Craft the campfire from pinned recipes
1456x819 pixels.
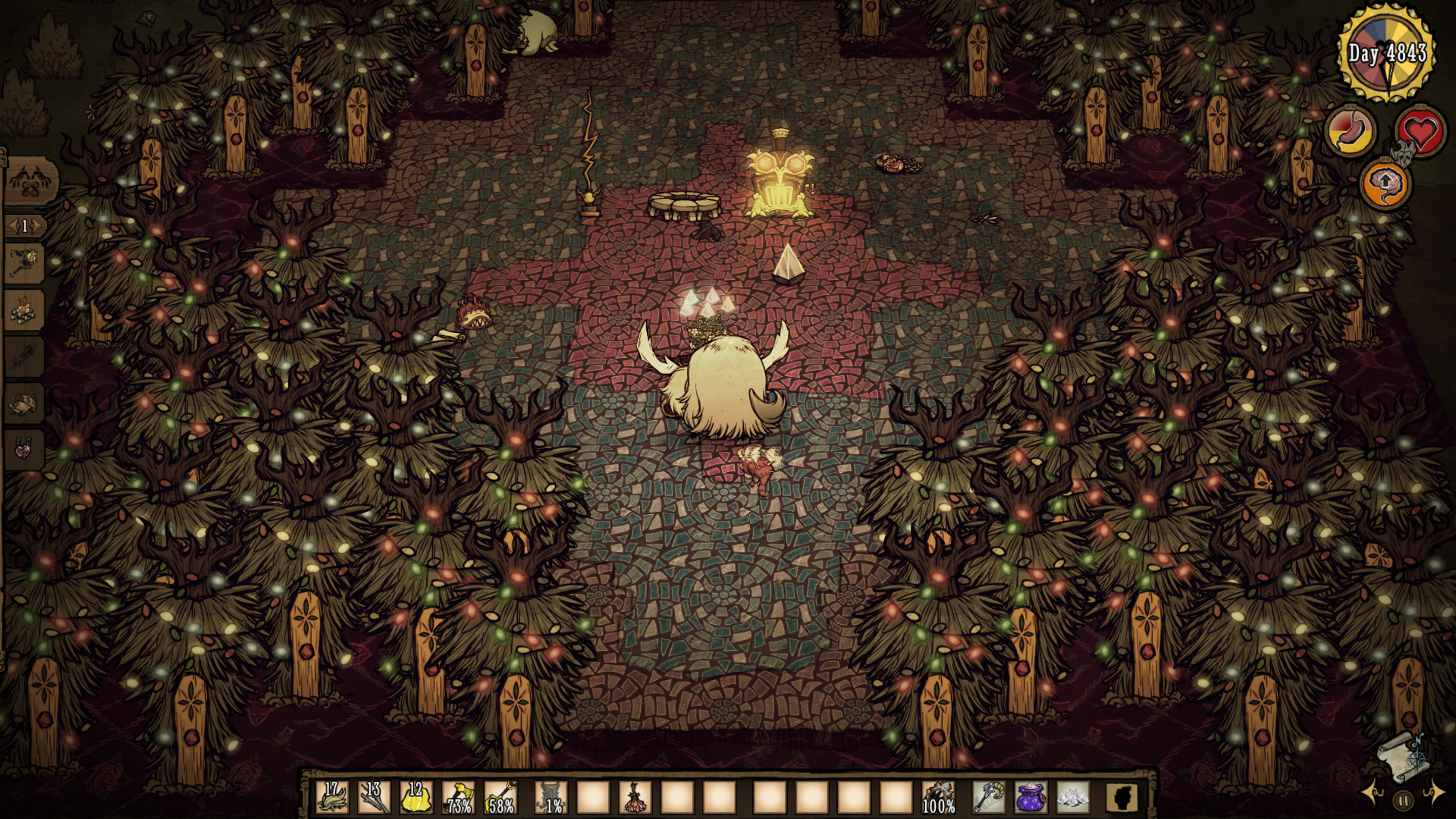[x=24, y=309]
